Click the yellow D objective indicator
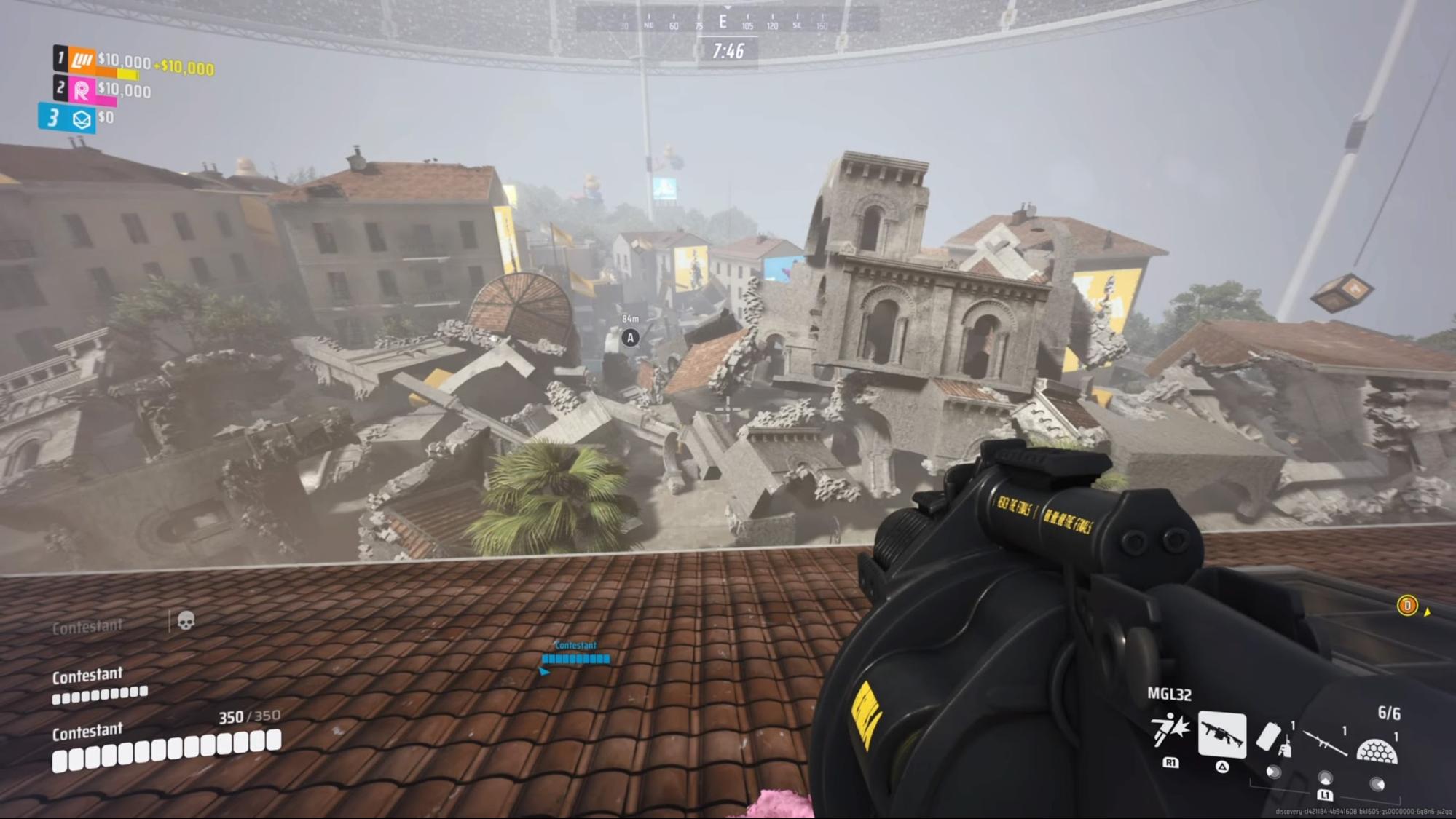Screen dimensions: 1456x819 [x=1406, y=606]
